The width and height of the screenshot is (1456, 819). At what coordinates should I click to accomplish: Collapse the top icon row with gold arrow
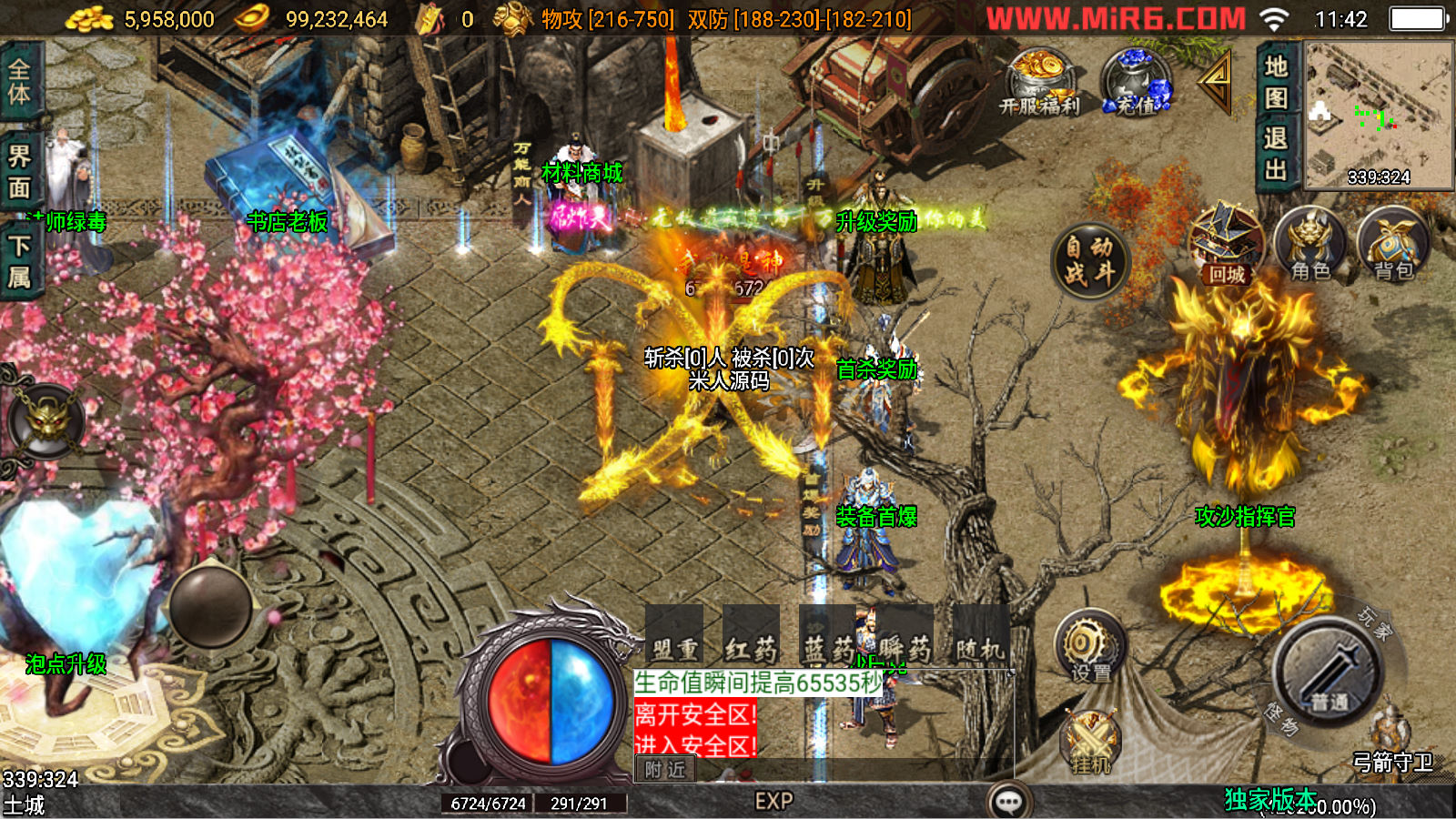(x=1216, y=82)
